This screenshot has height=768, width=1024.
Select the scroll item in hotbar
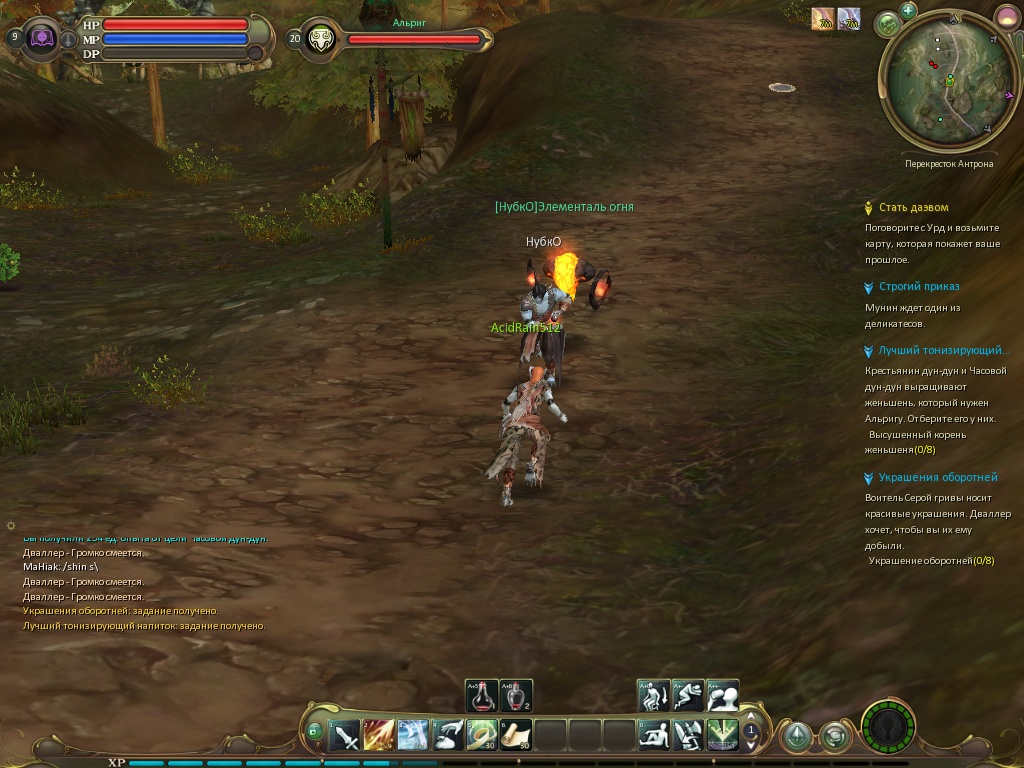[516, 736]
